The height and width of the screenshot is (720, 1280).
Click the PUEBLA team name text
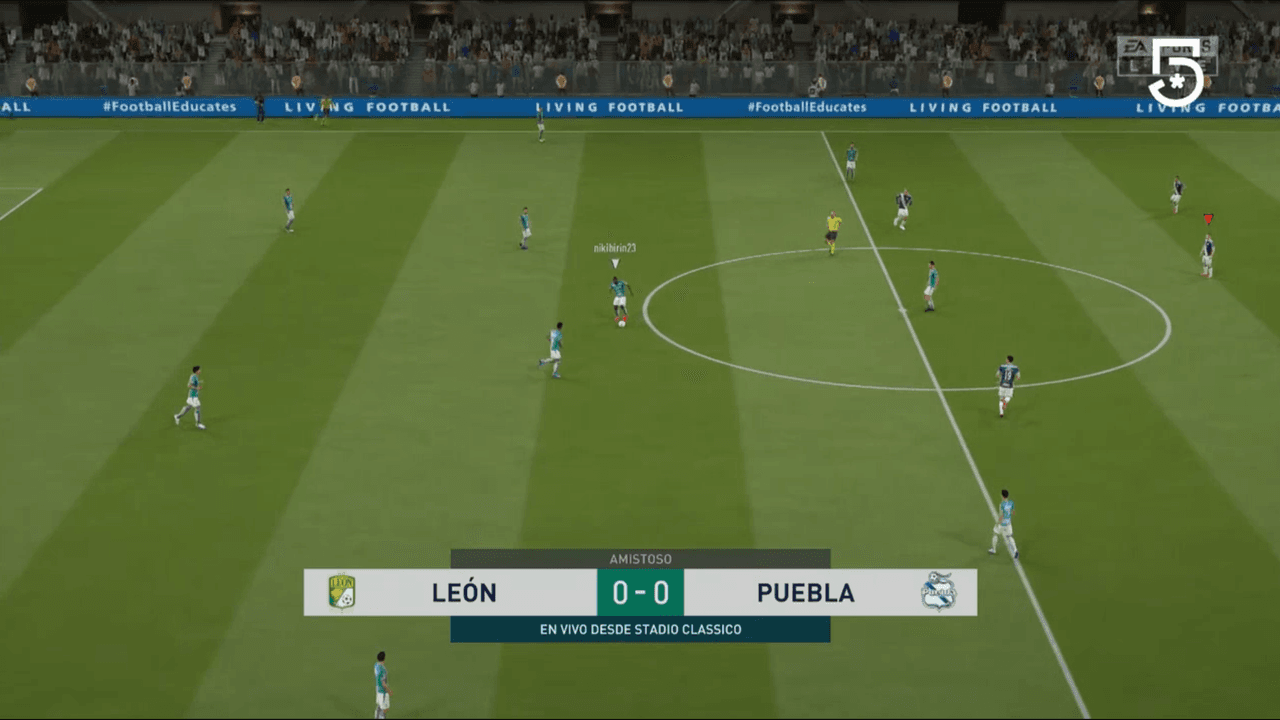805,592
